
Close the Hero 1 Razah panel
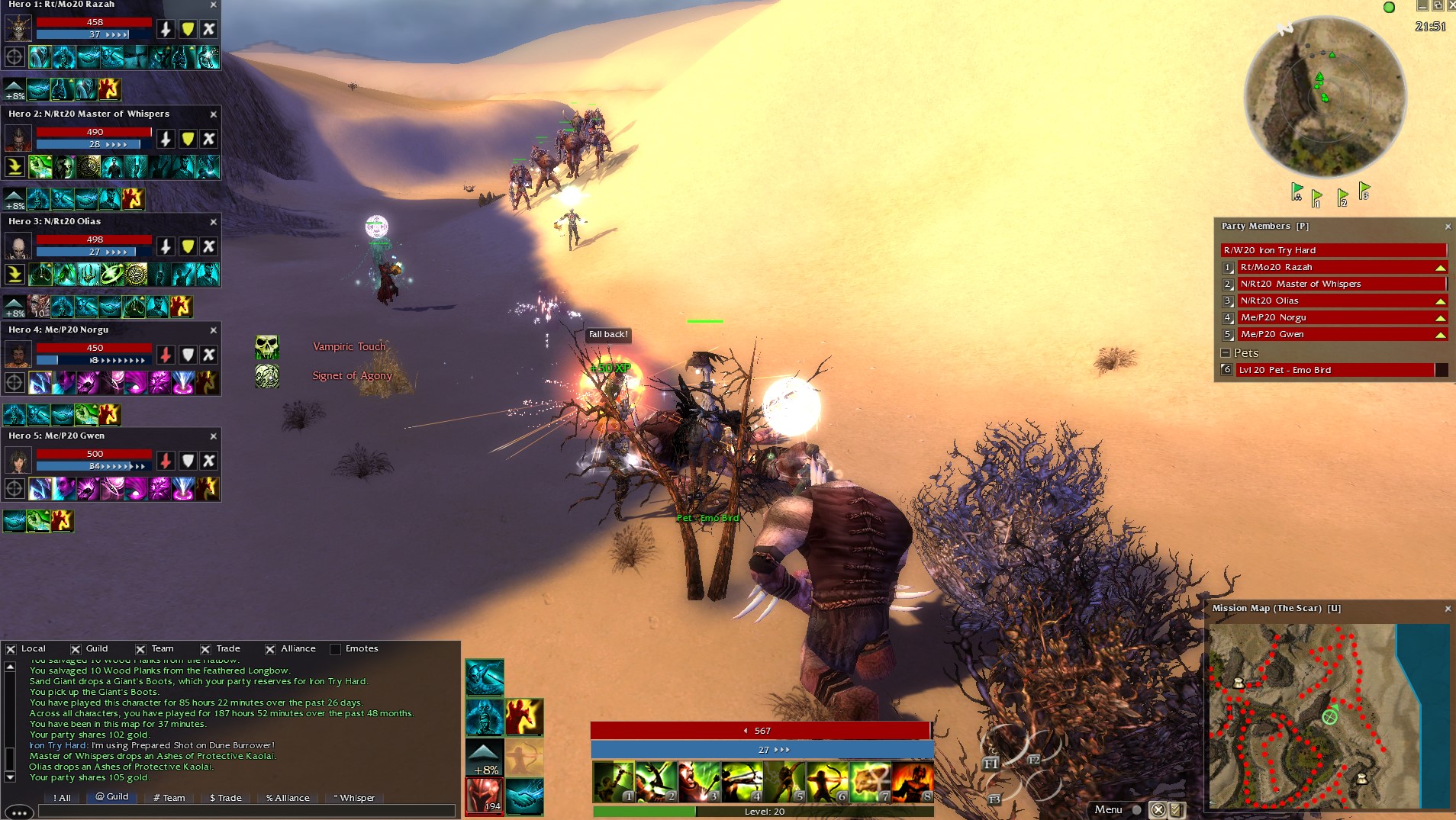(213, 5)
